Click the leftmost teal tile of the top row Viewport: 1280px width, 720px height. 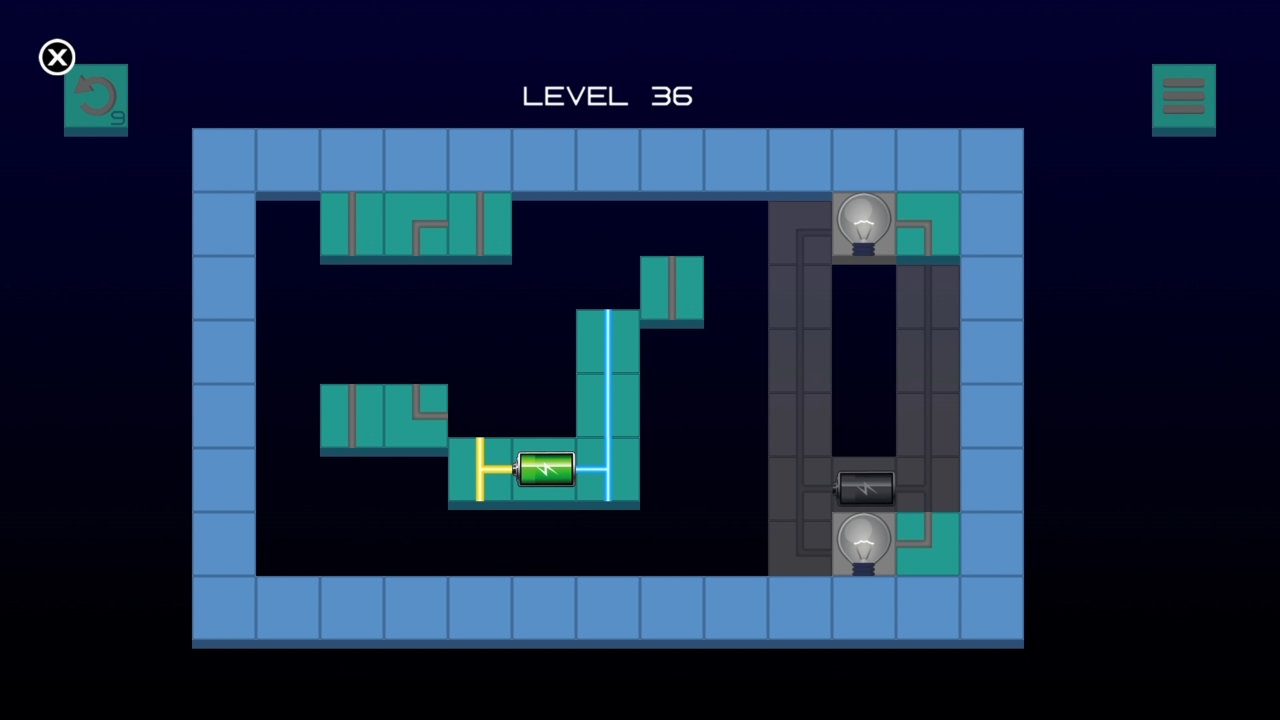352,227
